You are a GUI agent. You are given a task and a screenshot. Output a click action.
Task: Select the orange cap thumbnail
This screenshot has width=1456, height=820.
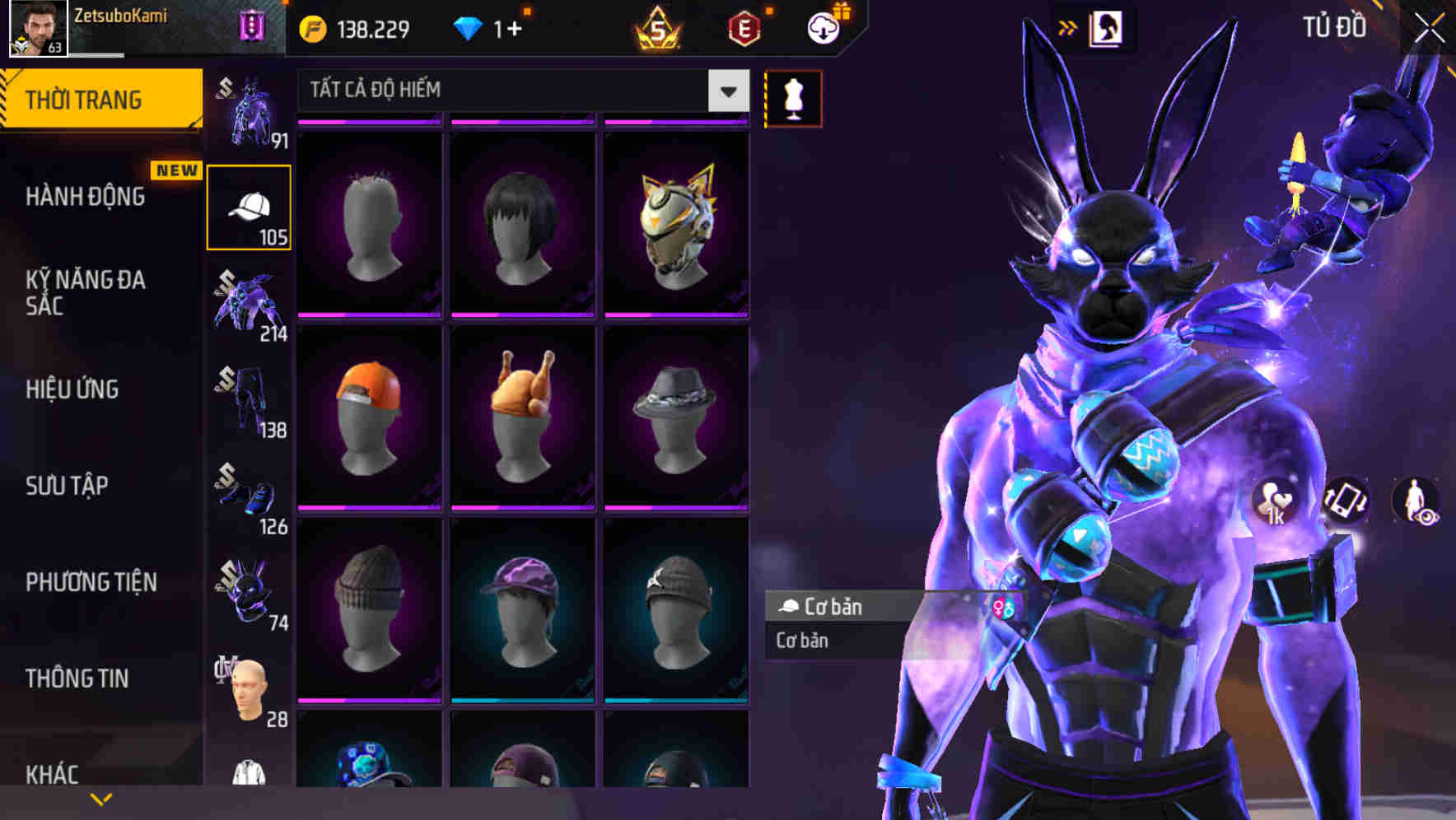point(369,416)
